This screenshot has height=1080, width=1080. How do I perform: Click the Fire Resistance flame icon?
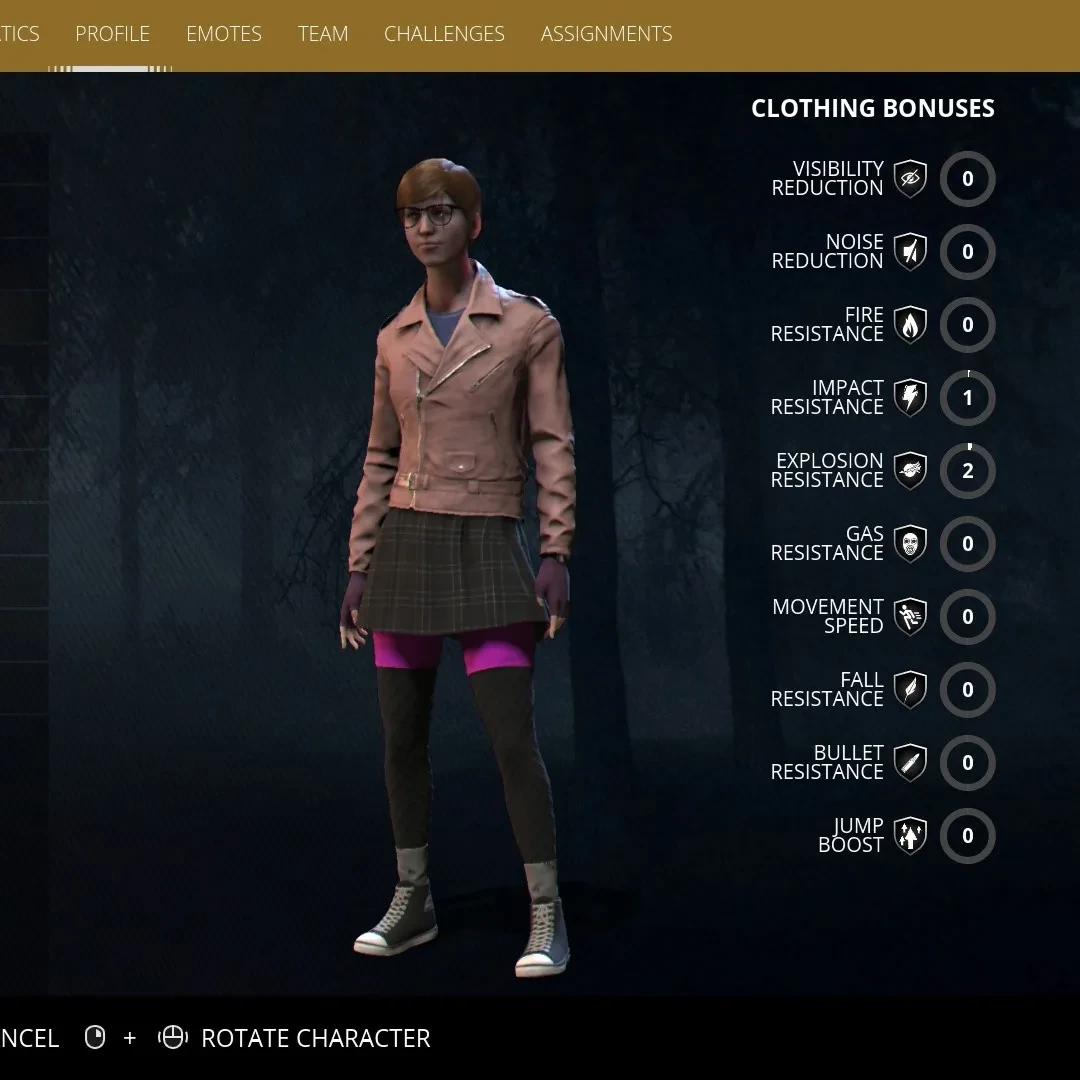coord(910,325)
